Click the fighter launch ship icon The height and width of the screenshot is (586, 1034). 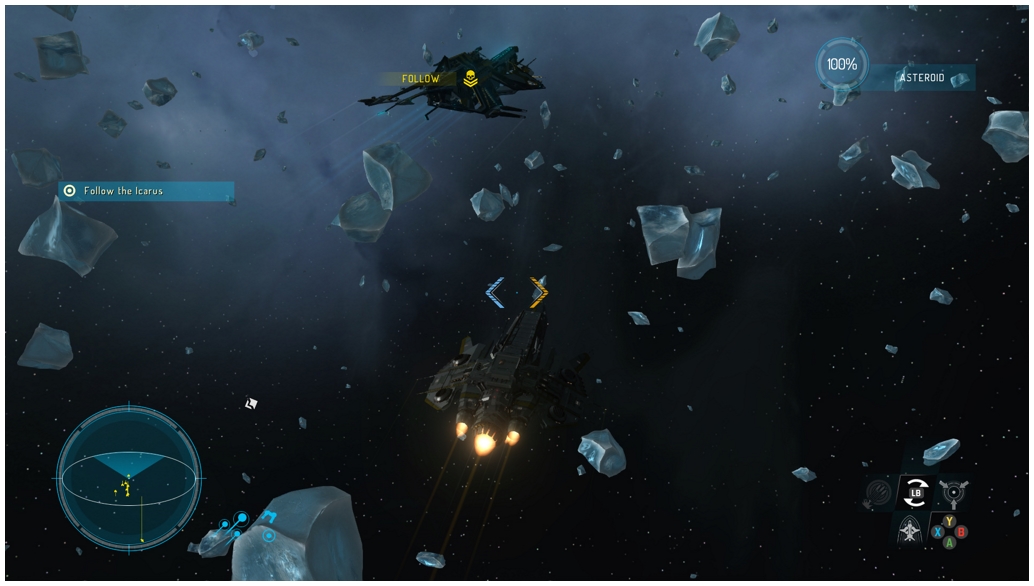point(910,529)
